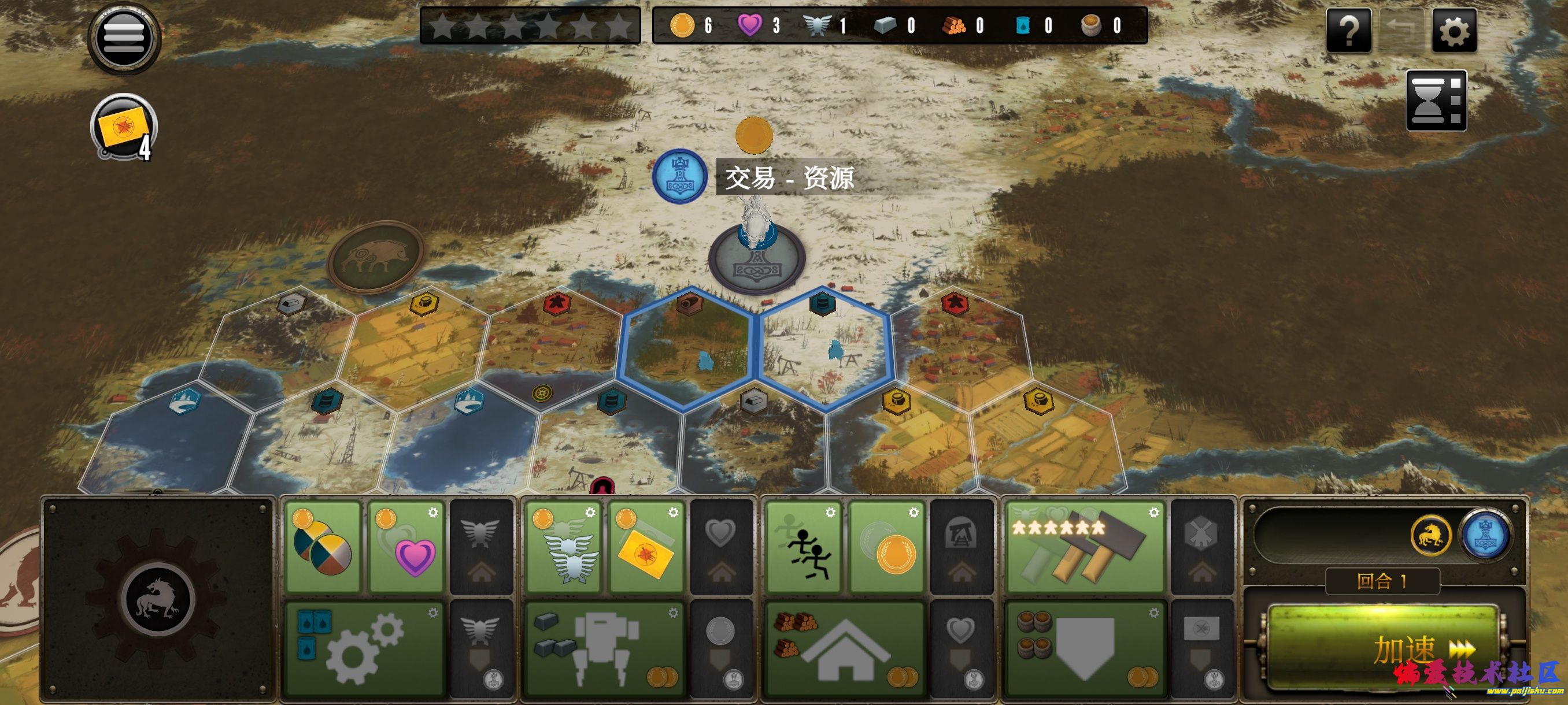Click the green 加速 speed-up button

[1382, 648]
